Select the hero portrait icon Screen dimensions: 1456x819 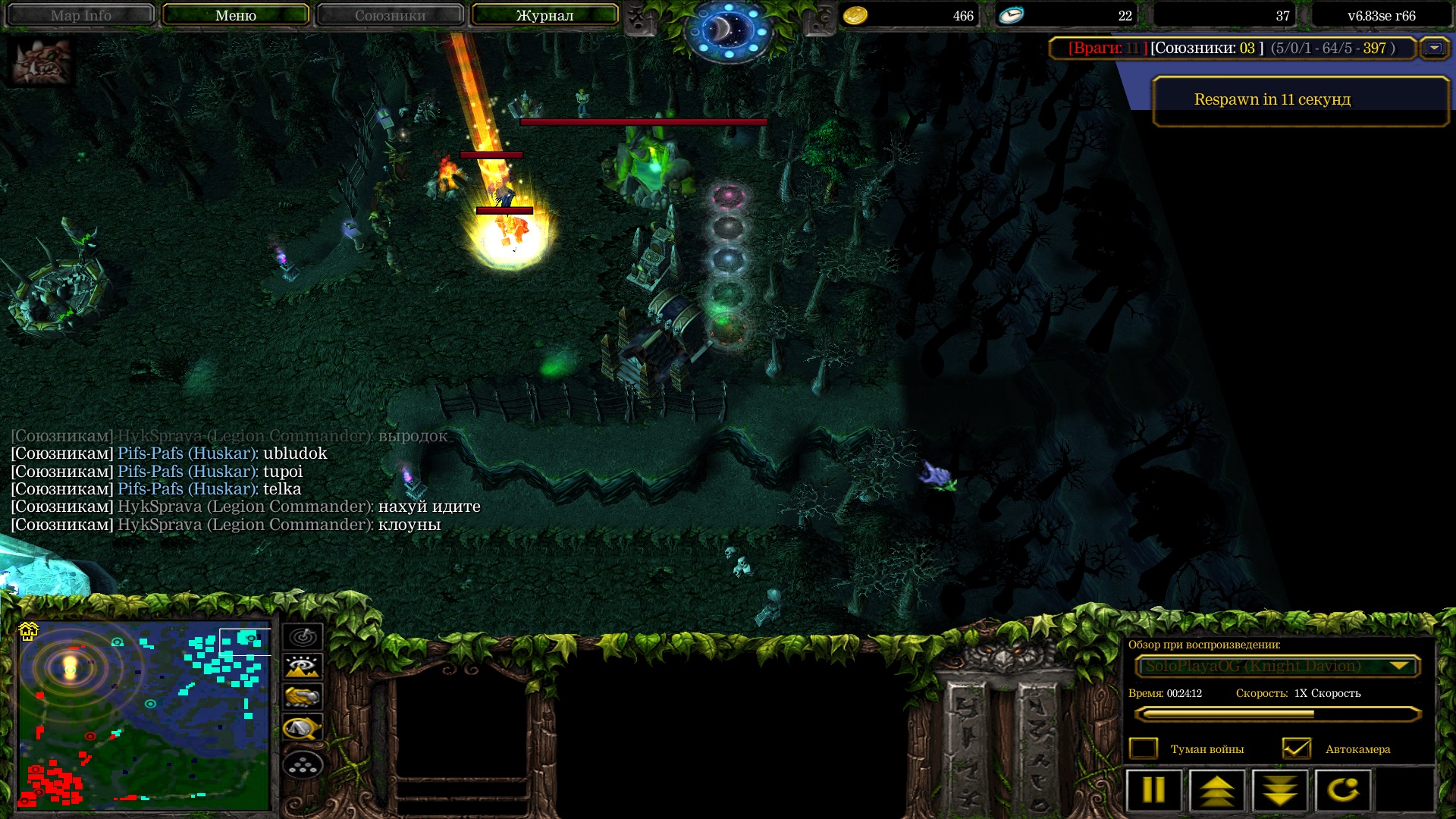(41, 62)
